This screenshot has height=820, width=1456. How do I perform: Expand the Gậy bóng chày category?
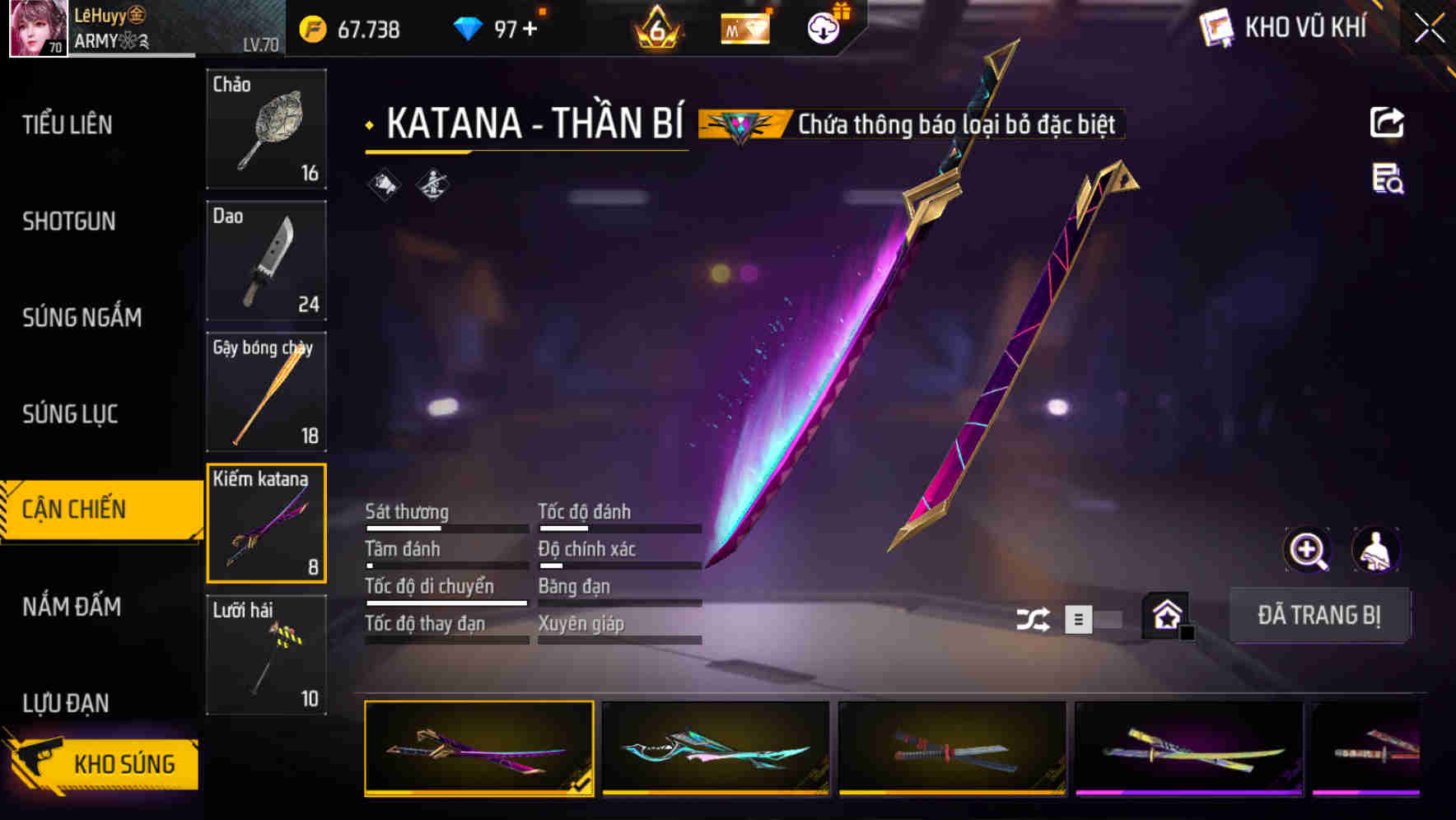(266, 391)
